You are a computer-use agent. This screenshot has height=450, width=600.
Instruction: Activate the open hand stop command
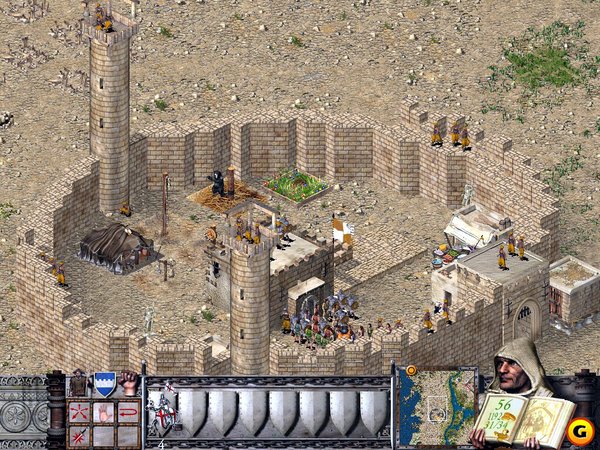104,412
